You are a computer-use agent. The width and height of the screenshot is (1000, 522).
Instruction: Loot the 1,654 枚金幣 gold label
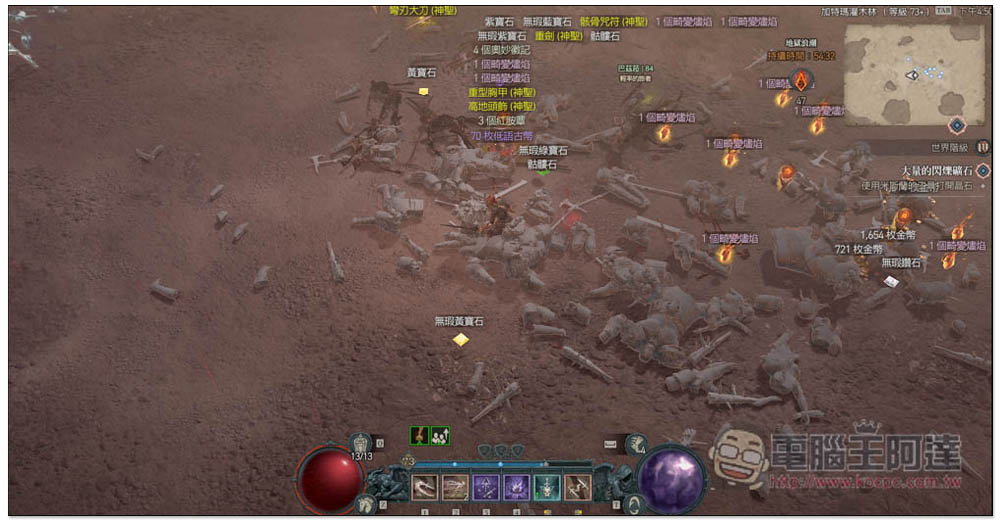(x=885, y=235)
